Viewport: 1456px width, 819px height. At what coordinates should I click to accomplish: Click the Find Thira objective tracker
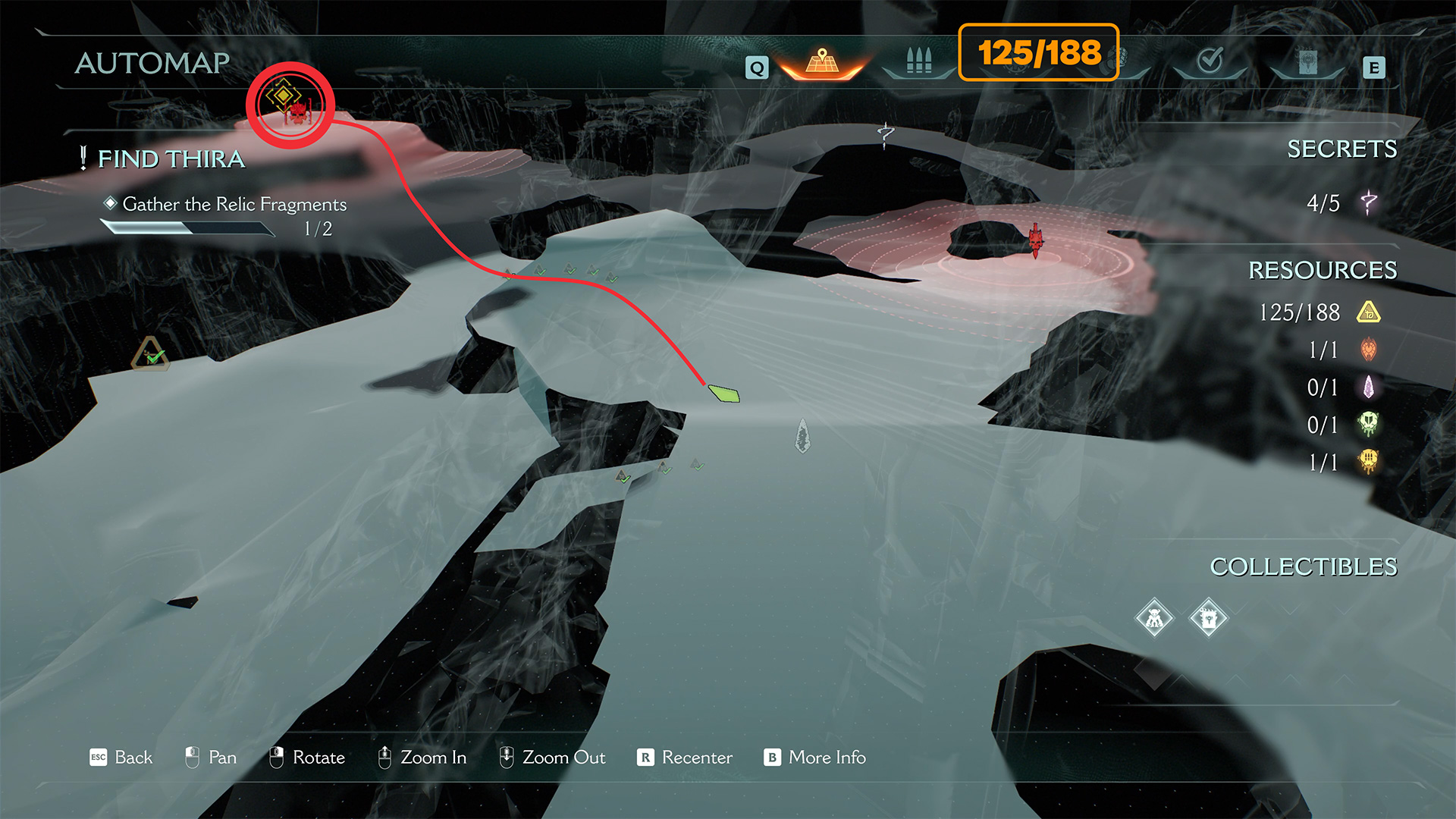coord(171,159)
